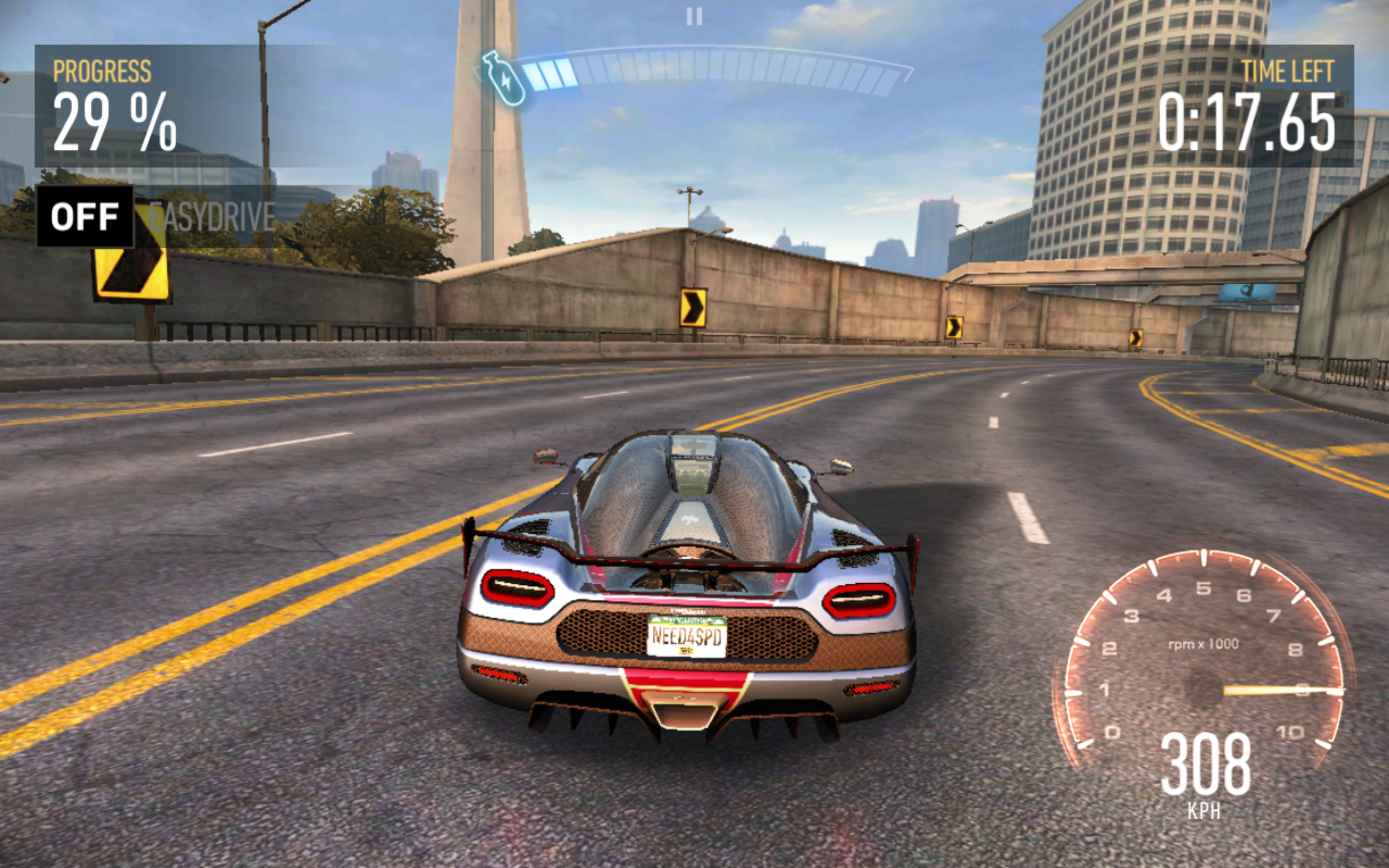Pause the race with the pause icon
Image resolution: width=1389 pixels, height=868 pixels.
point(694,16)
